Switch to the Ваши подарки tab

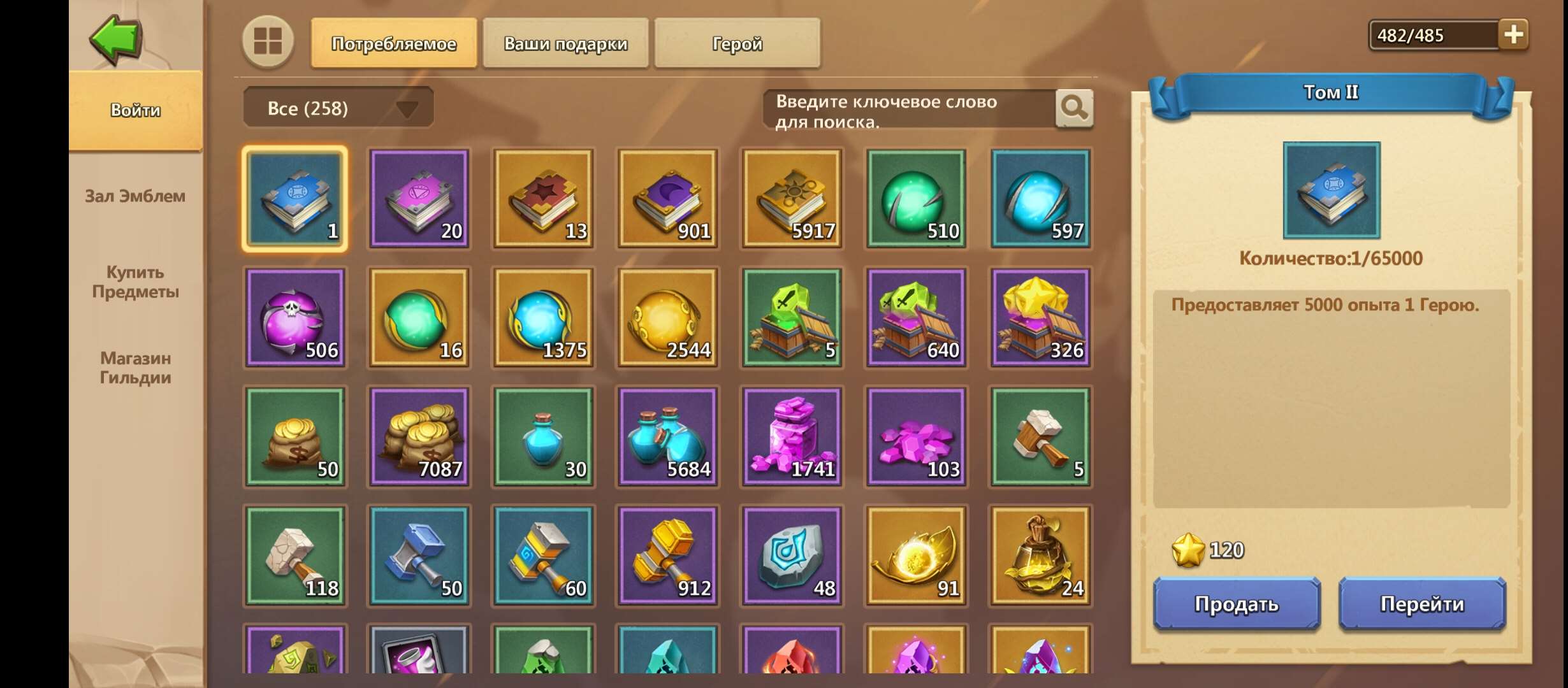(565, 43)
